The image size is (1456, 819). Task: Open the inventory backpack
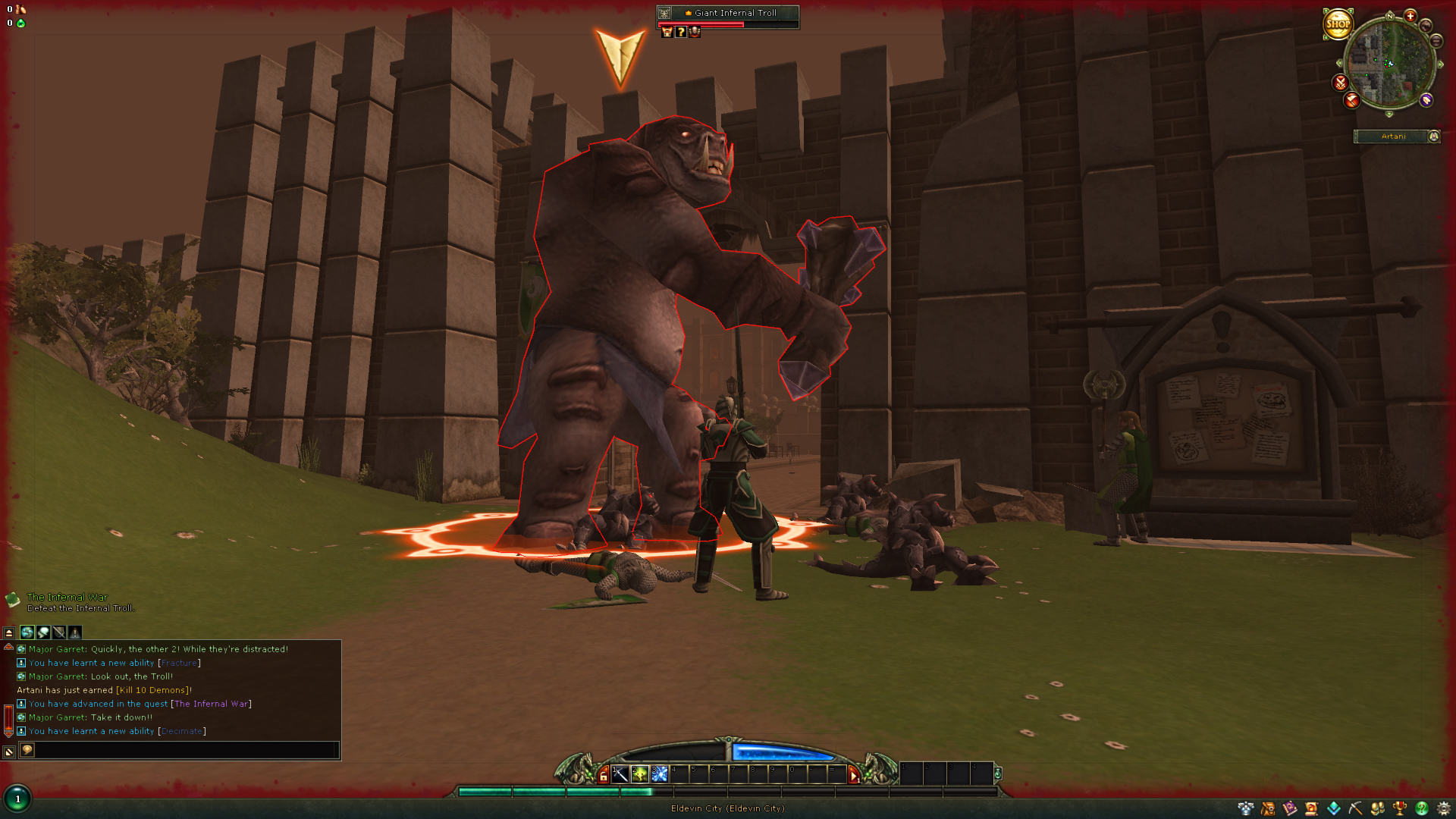1268,808
